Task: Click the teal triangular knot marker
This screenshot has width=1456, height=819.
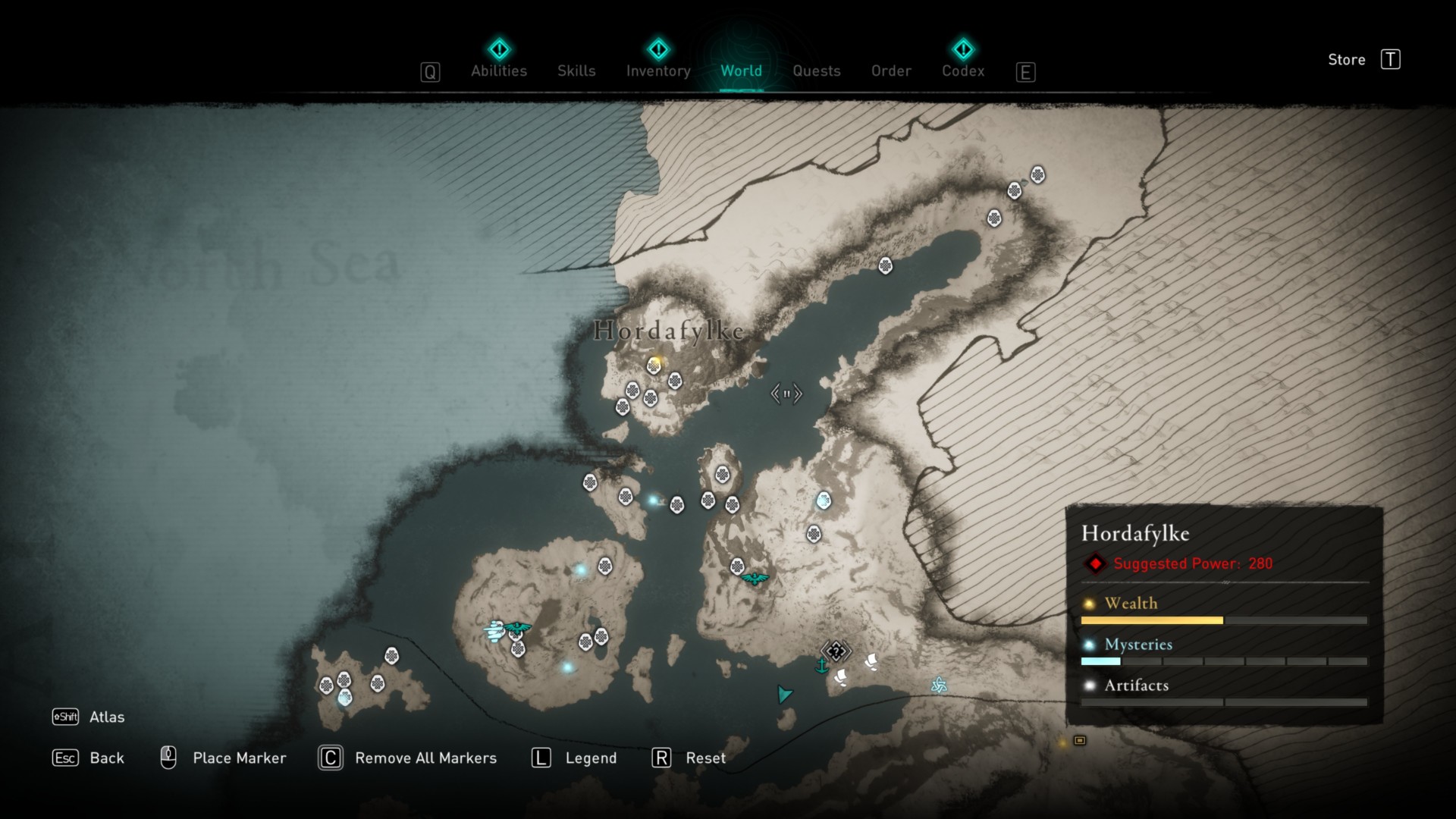Action: pos(939,686)
